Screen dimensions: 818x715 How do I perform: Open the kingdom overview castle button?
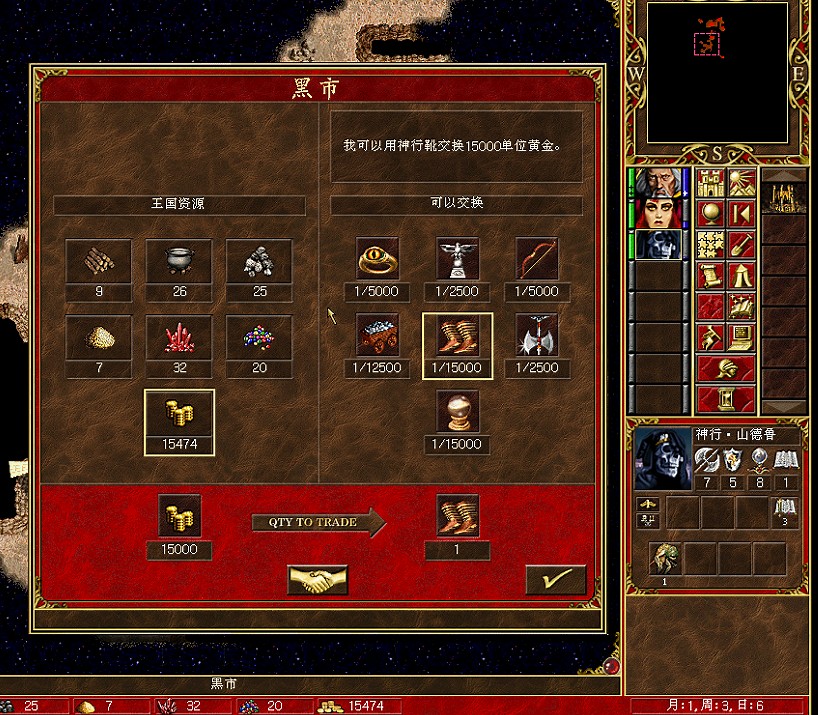coord(710,182)
